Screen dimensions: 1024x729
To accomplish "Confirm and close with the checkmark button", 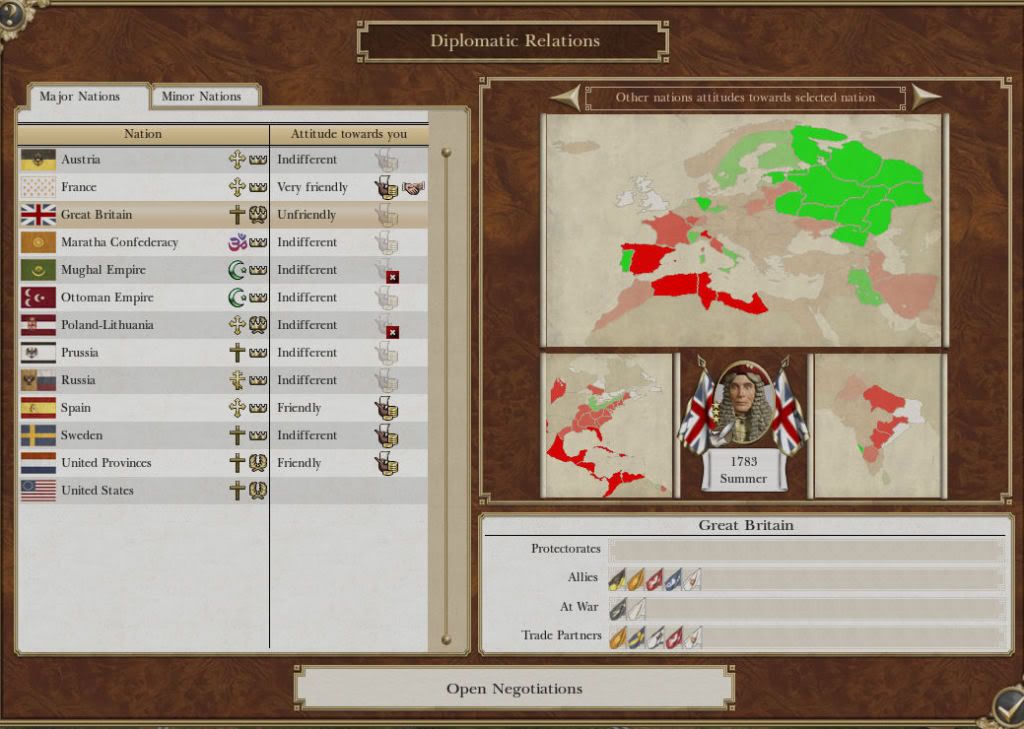I will [x=1006, y=706].
